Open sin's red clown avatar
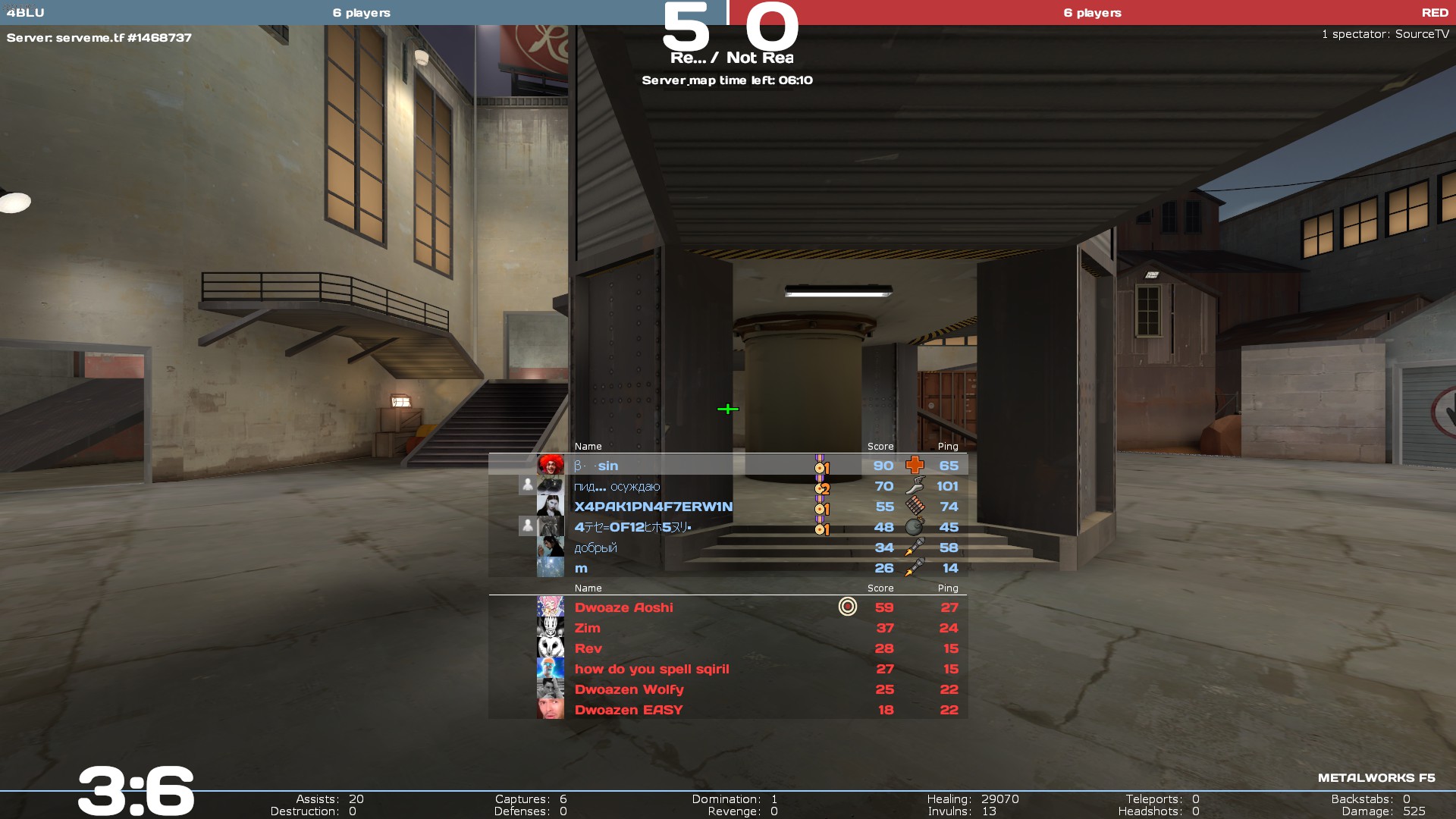 (551, 465)
